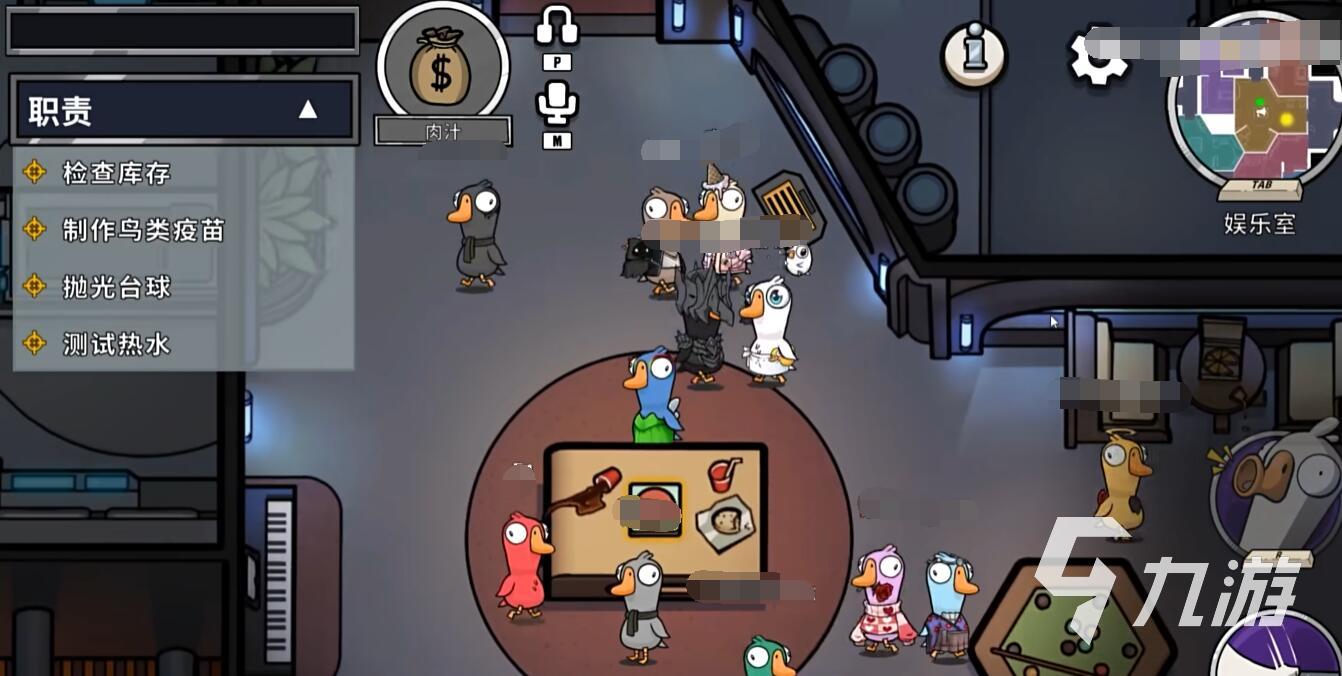This screenshot has height=676, width=1342.
Task: Click the 测试热水 task entry
Action: point(116,344)
